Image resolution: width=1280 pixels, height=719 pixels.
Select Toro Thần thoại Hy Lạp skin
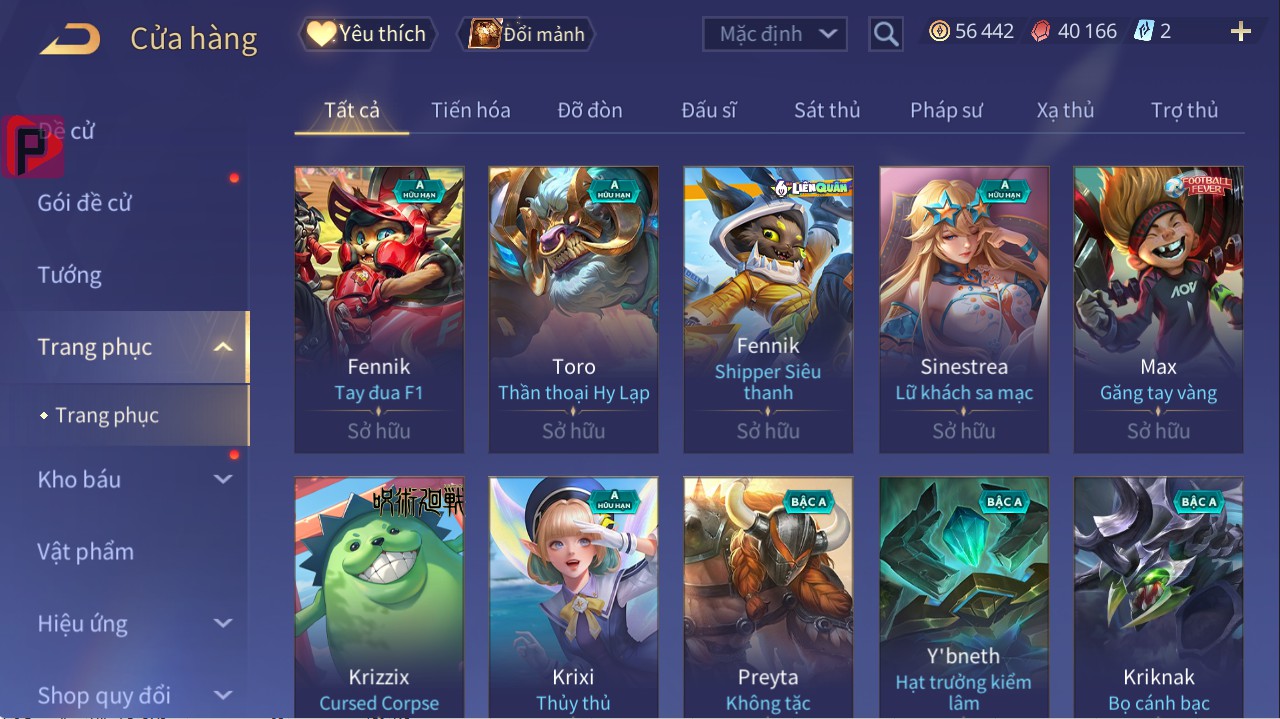tap(573, 310)
